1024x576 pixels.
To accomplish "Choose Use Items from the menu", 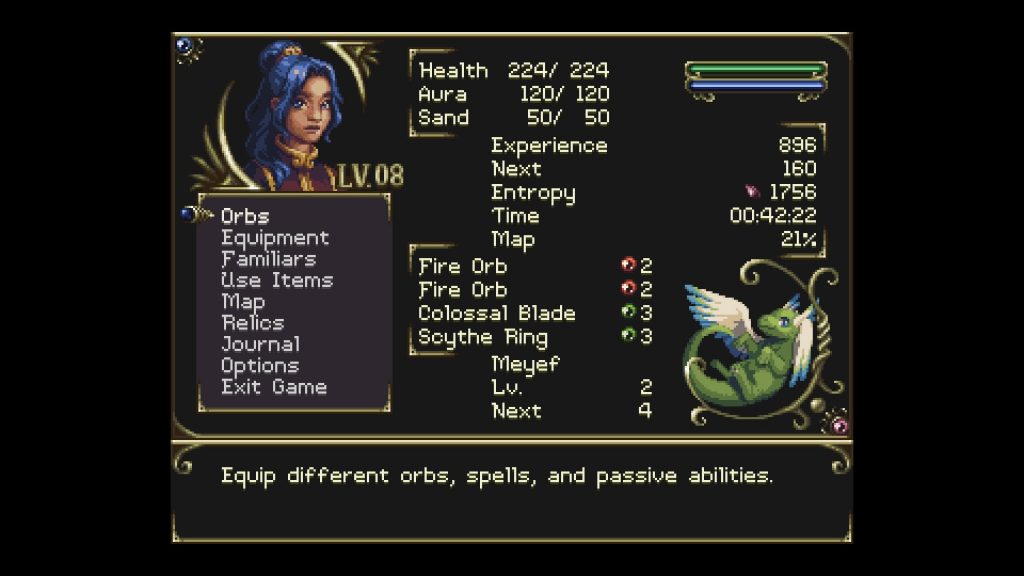I will coord(277,280).
